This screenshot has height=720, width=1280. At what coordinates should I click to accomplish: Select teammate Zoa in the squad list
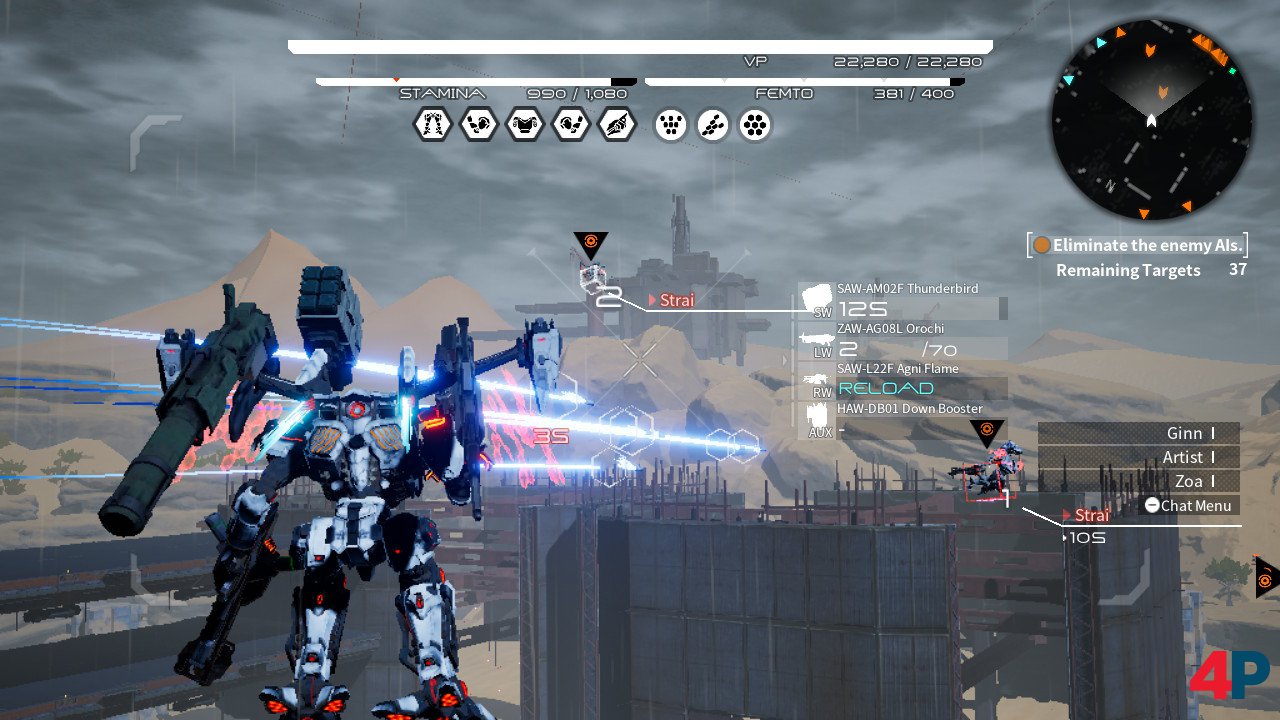[x=1139, y=481]
